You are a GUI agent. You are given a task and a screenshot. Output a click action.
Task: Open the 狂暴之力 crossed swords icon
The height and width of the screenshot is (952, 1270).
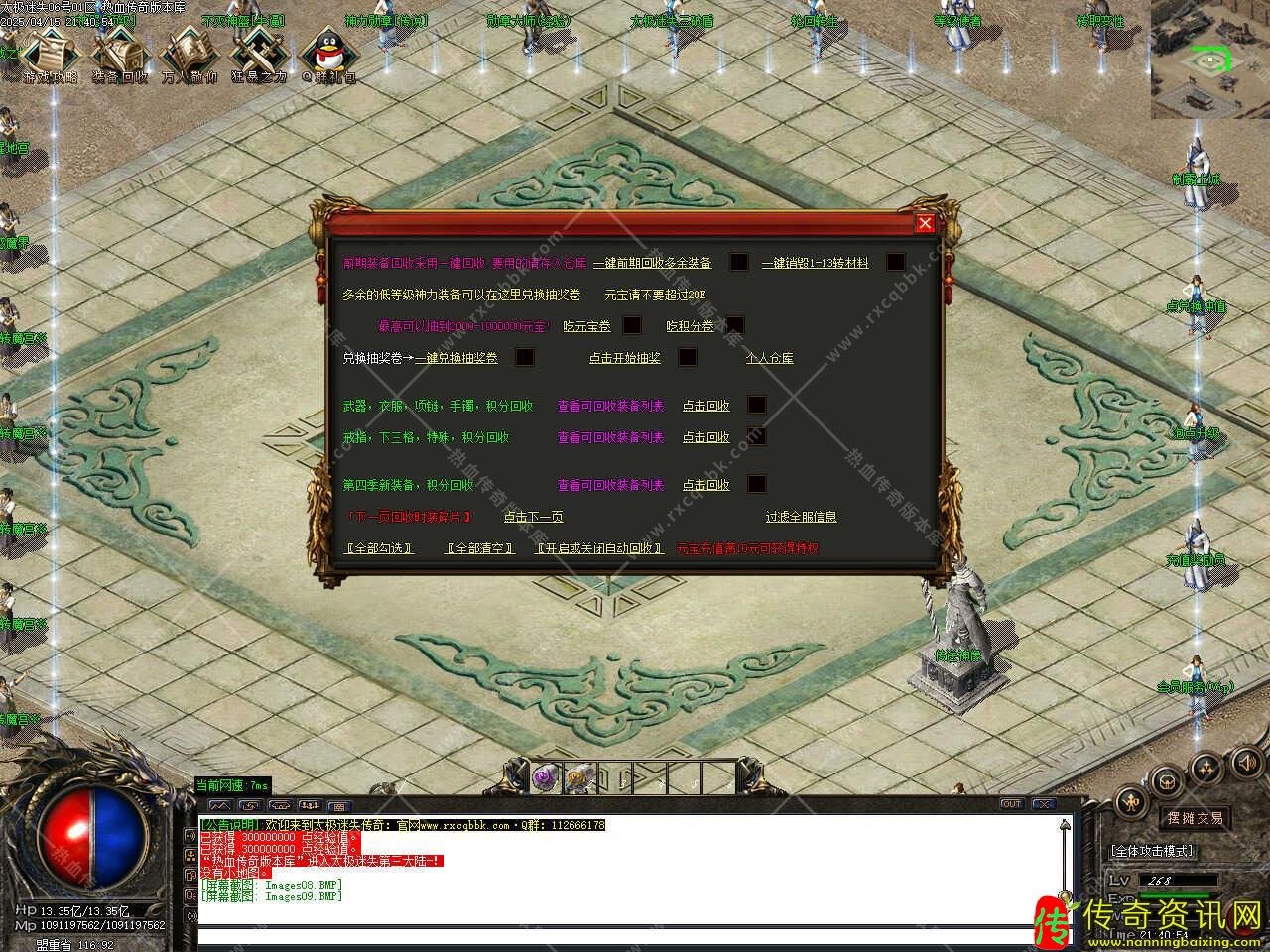258,55
